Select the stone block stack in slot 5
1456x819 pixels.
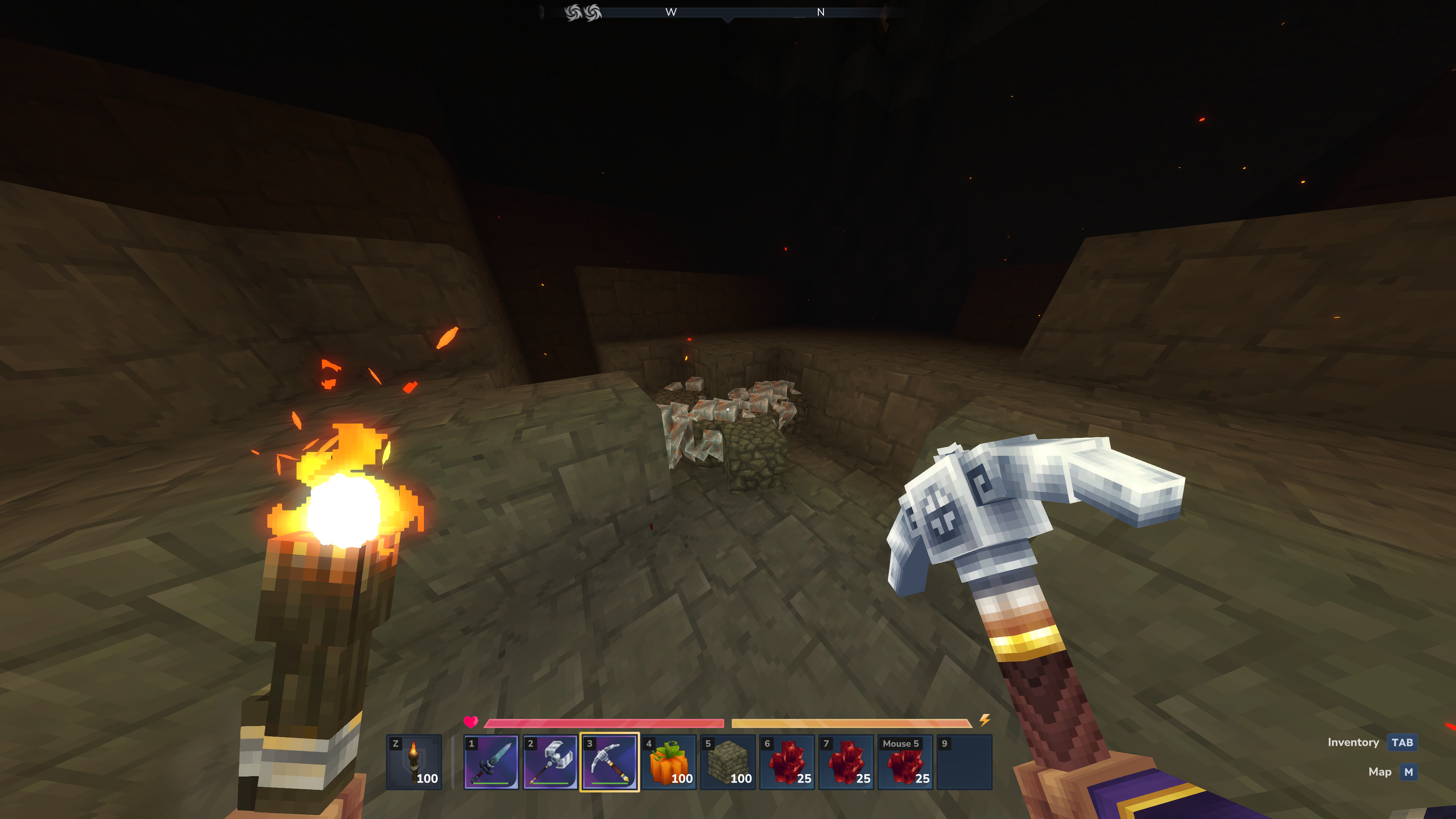point(728,761)
